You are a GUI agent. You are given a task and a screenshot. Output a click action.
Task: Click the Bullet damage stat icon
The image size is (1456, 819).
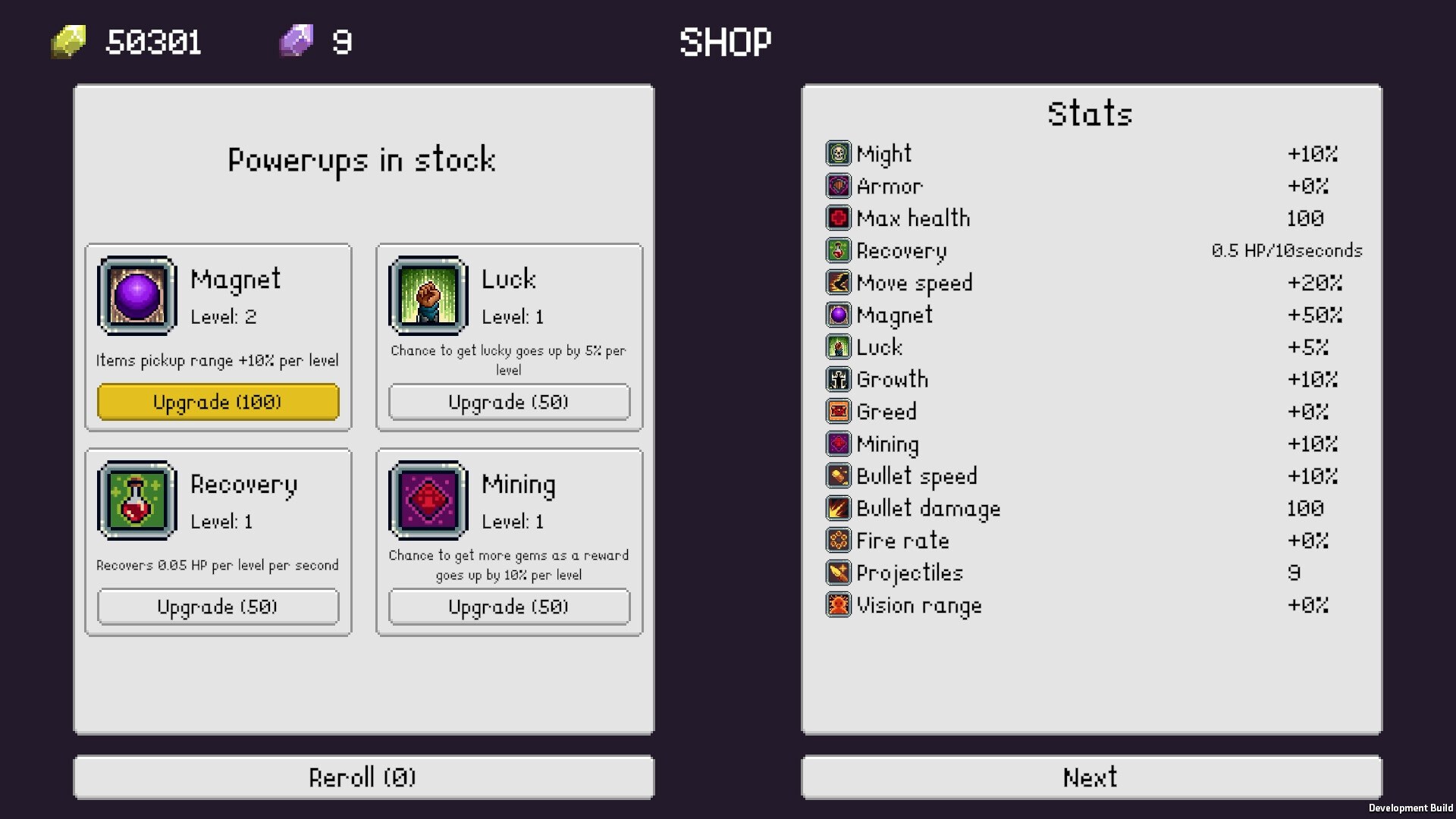839,508
